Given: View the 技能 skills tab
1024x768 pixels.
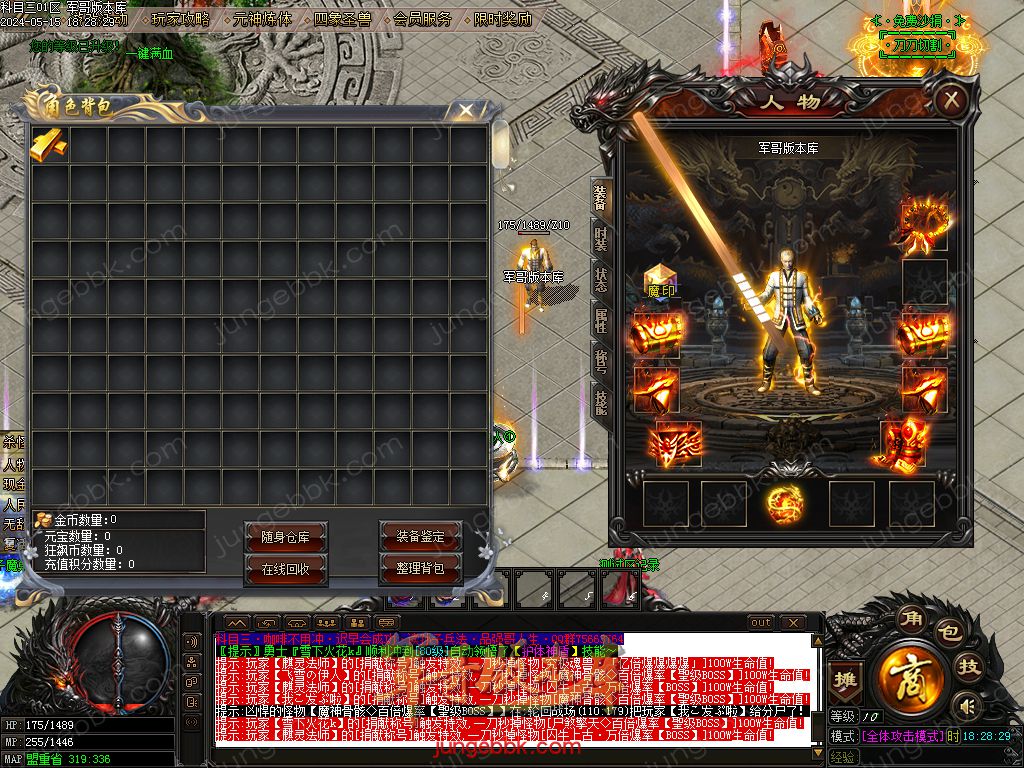Looking at the screenshot, I should [x=600, y=401].
